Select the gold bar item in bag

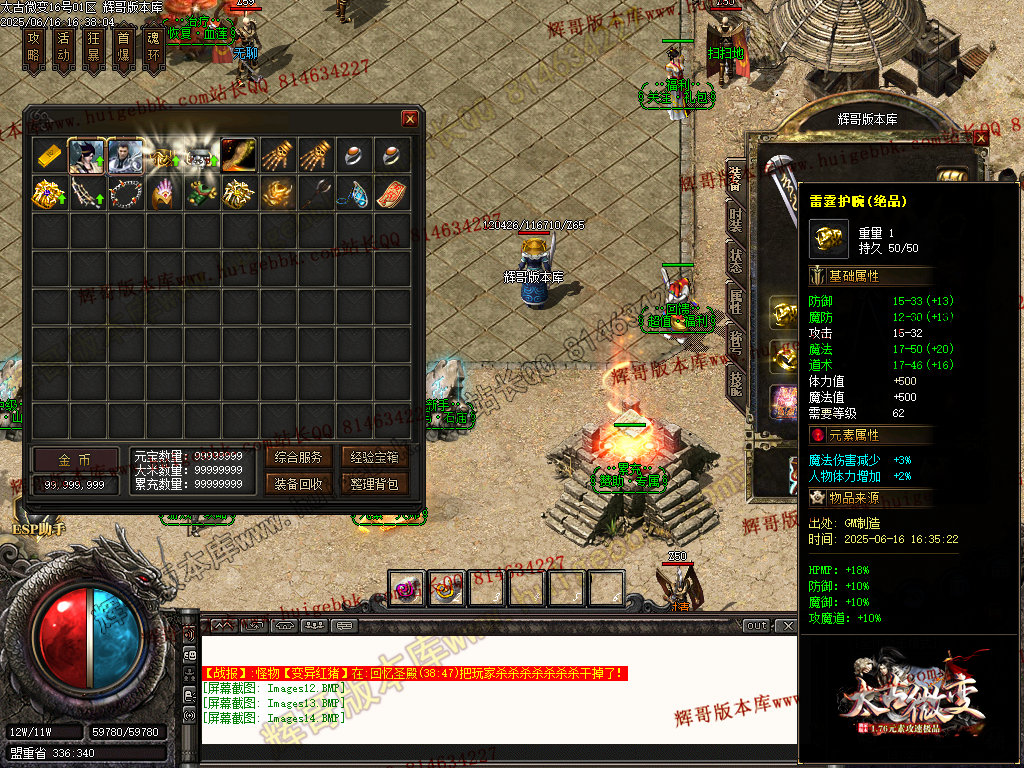pyautogui.click(x=50, y=156)
